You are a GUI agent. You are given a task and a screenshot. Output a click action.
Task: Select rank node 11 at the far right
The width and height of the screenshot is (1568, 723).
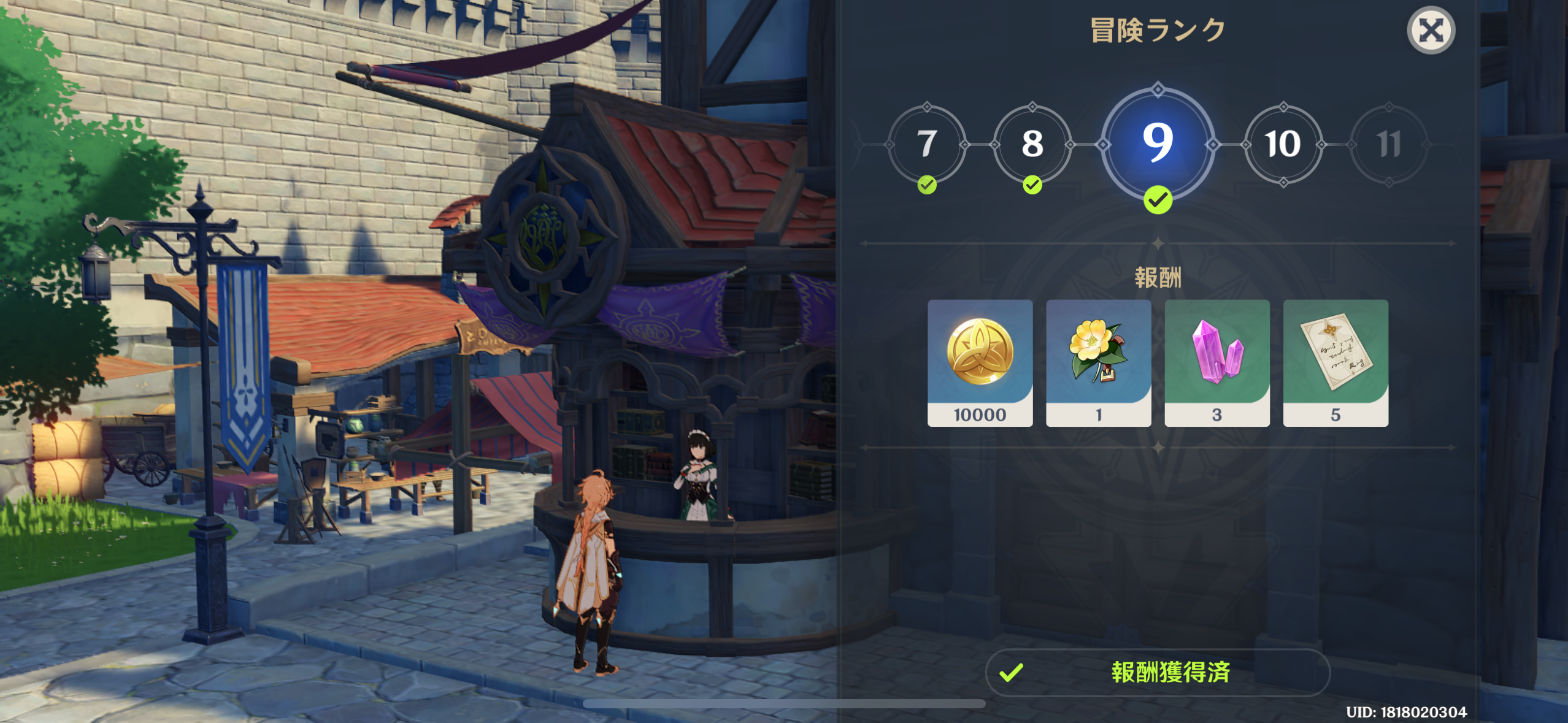coord(1388,145)
